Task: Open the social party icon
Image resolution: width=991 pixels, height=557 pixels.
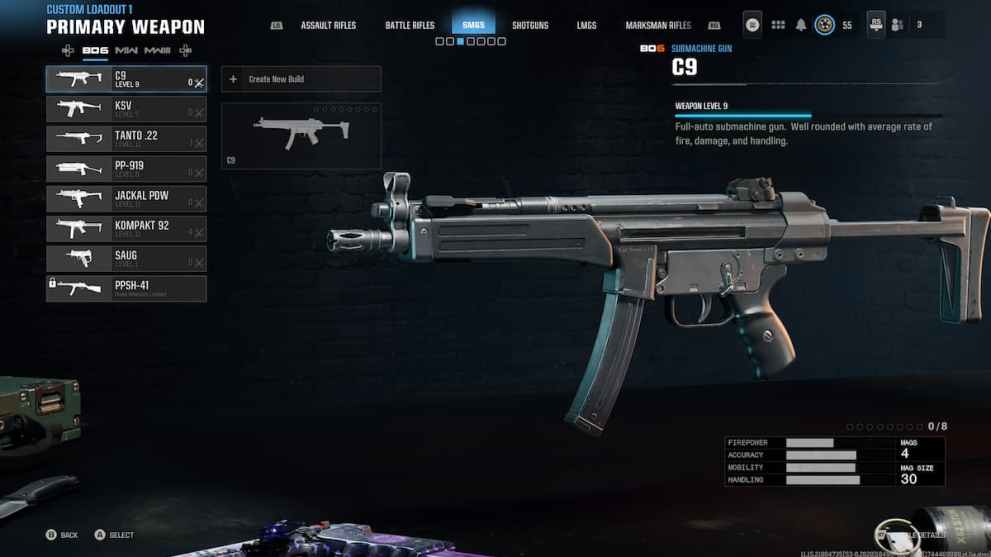Action: coord(897,25)
